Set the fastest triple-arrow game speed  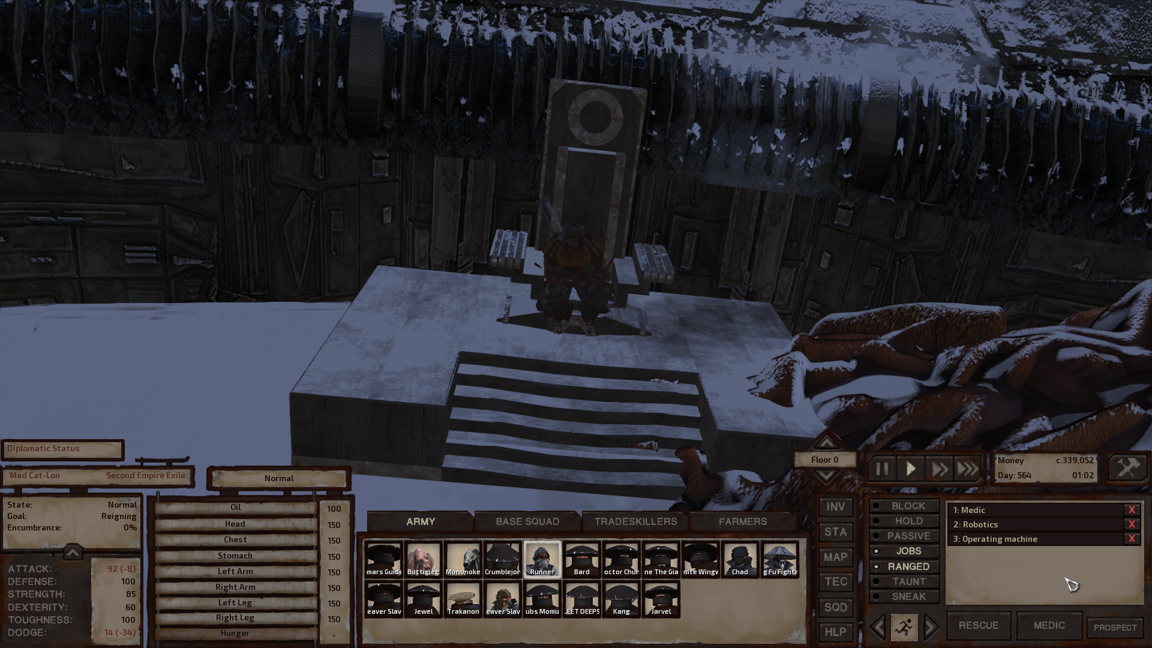[967, 468]
